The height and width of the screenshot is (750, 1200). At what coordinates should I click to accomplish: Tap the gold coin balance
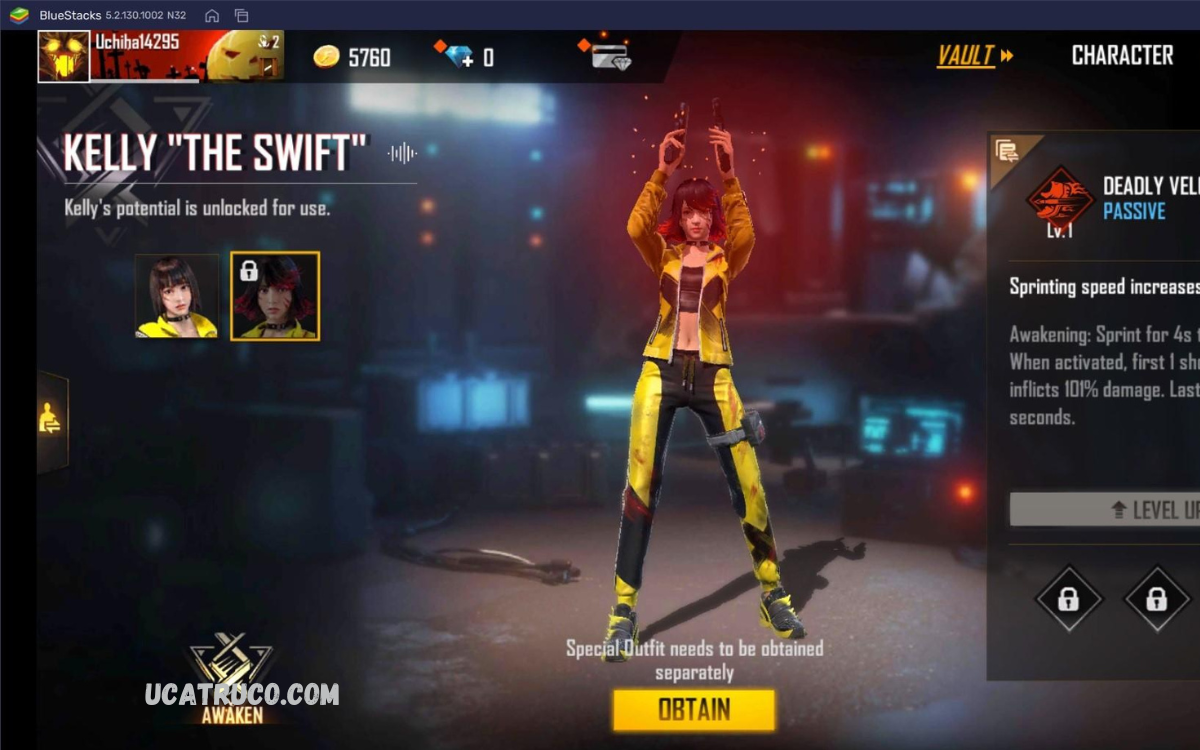tap(352, 57)
